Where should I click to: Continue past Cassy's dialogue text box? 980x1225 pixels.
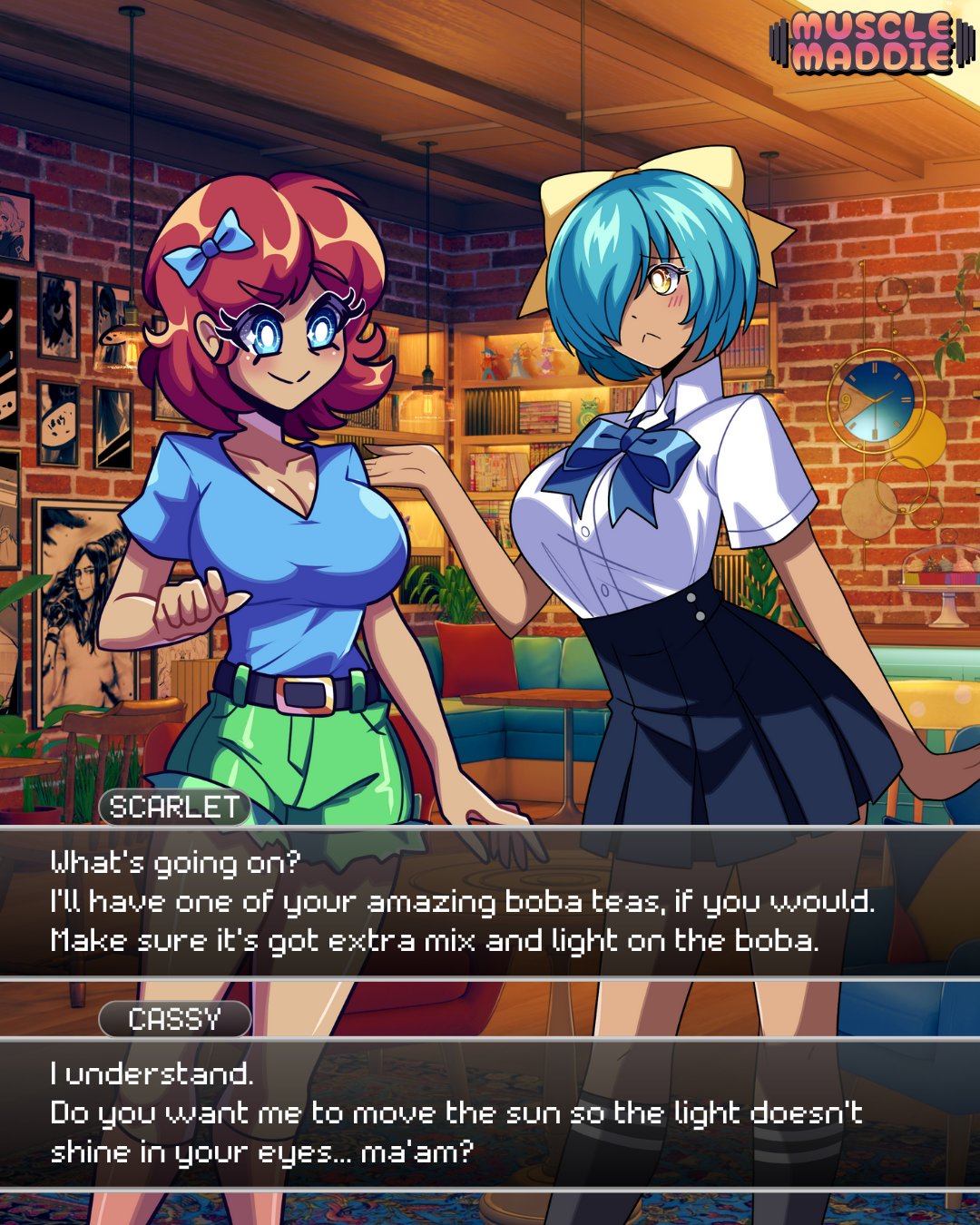point(490,1113)
